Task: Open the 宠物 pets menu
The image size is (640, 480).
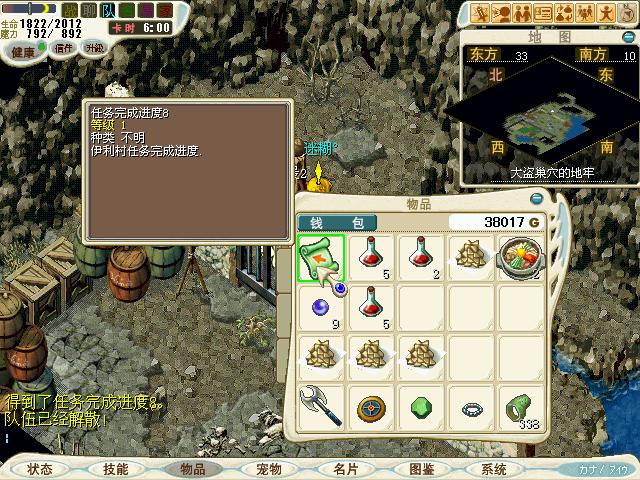Action: pos(268,469)
